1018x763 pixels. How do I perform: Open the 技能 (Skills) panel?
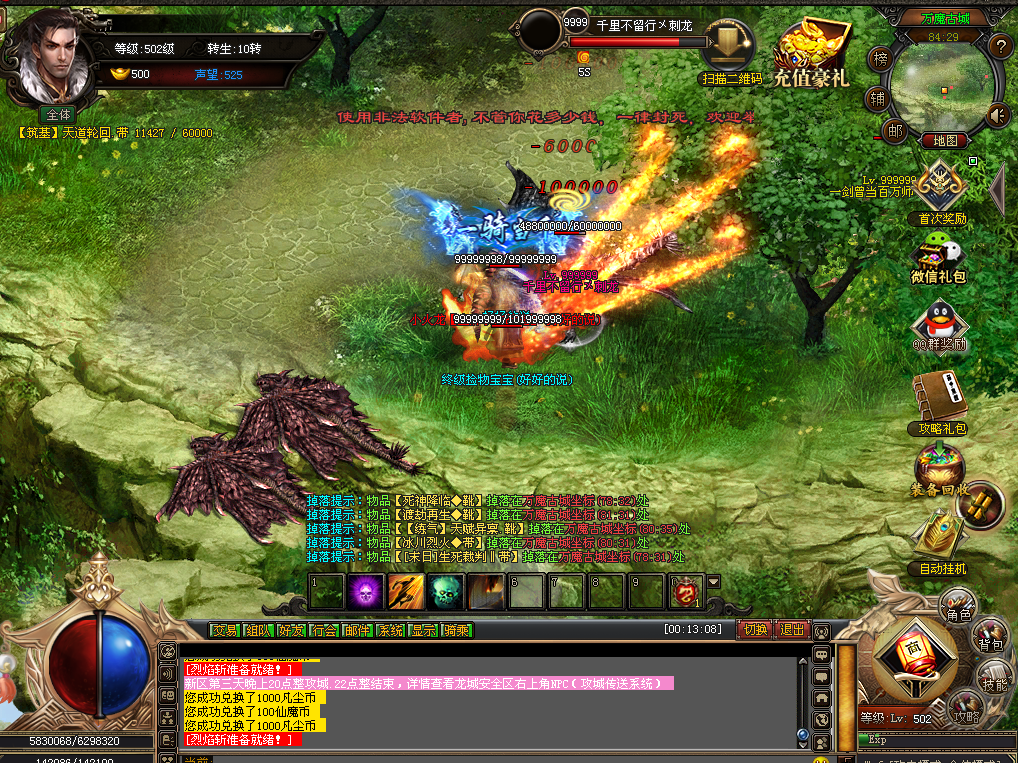[994, 678]
